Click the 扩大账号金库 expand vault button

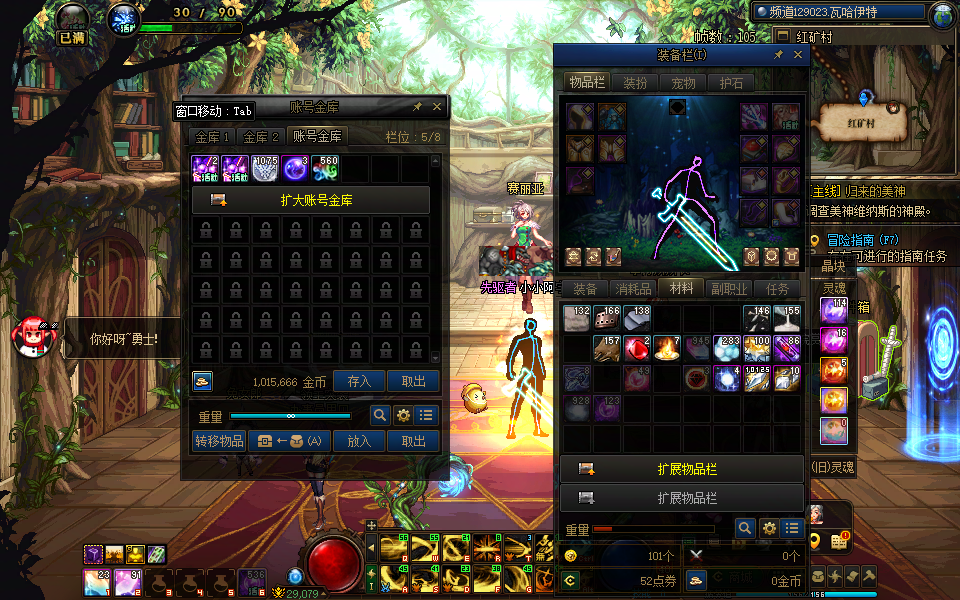coord(311,200)
